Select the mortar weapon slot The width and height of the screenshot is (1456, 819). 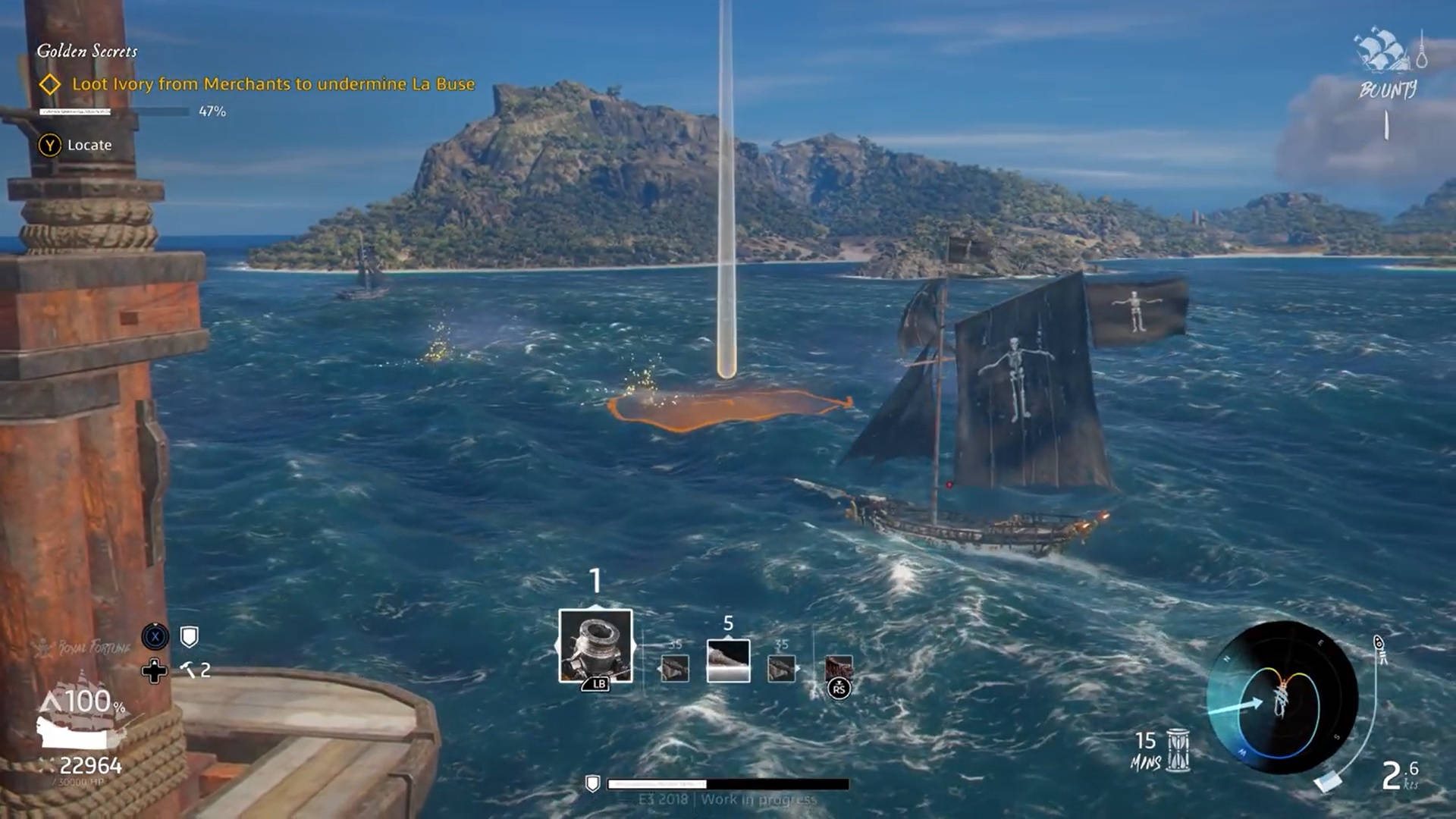click(595, 646)
